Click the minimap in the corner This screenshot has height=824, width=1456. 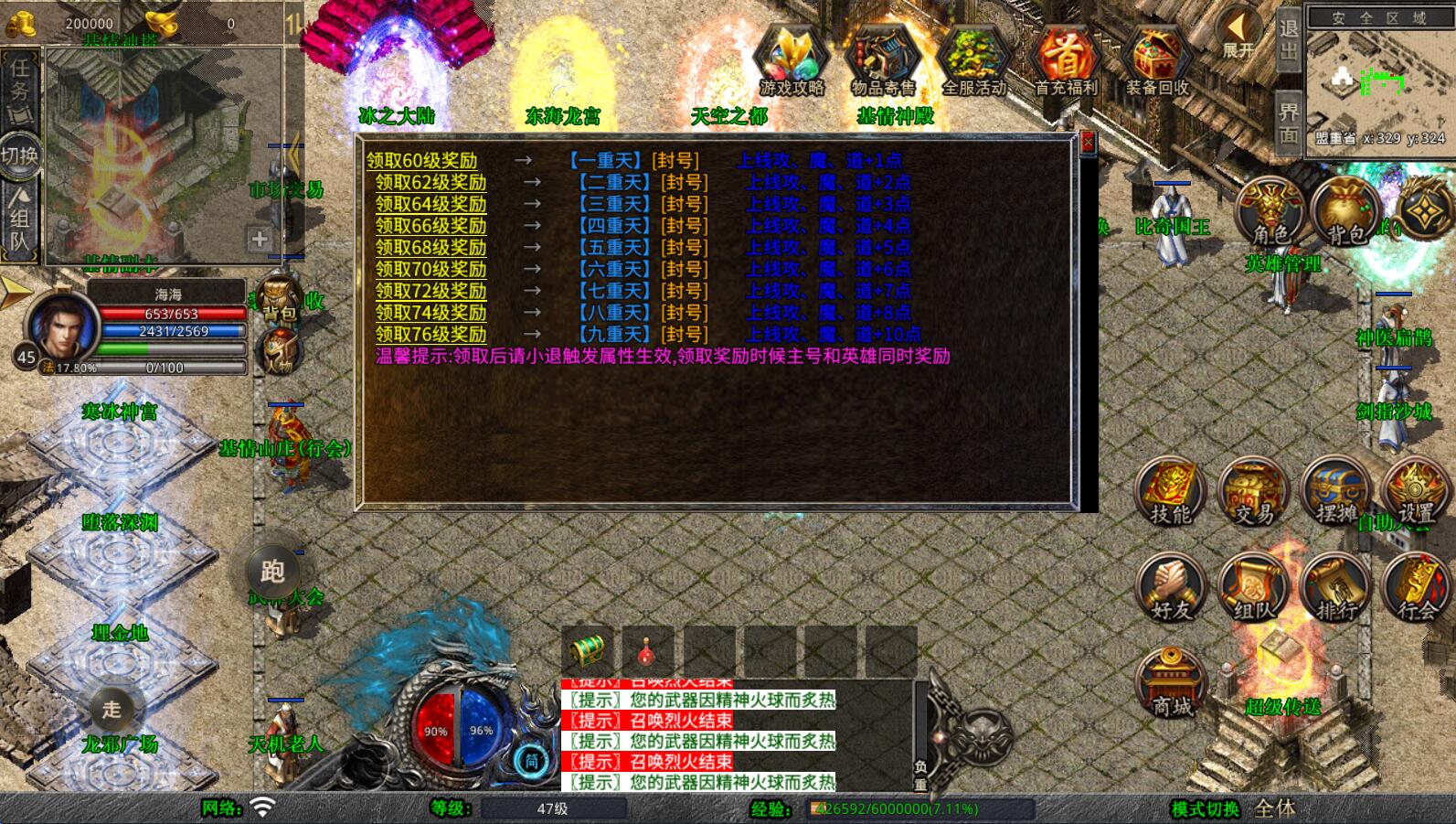click(x=1379, y=80)
